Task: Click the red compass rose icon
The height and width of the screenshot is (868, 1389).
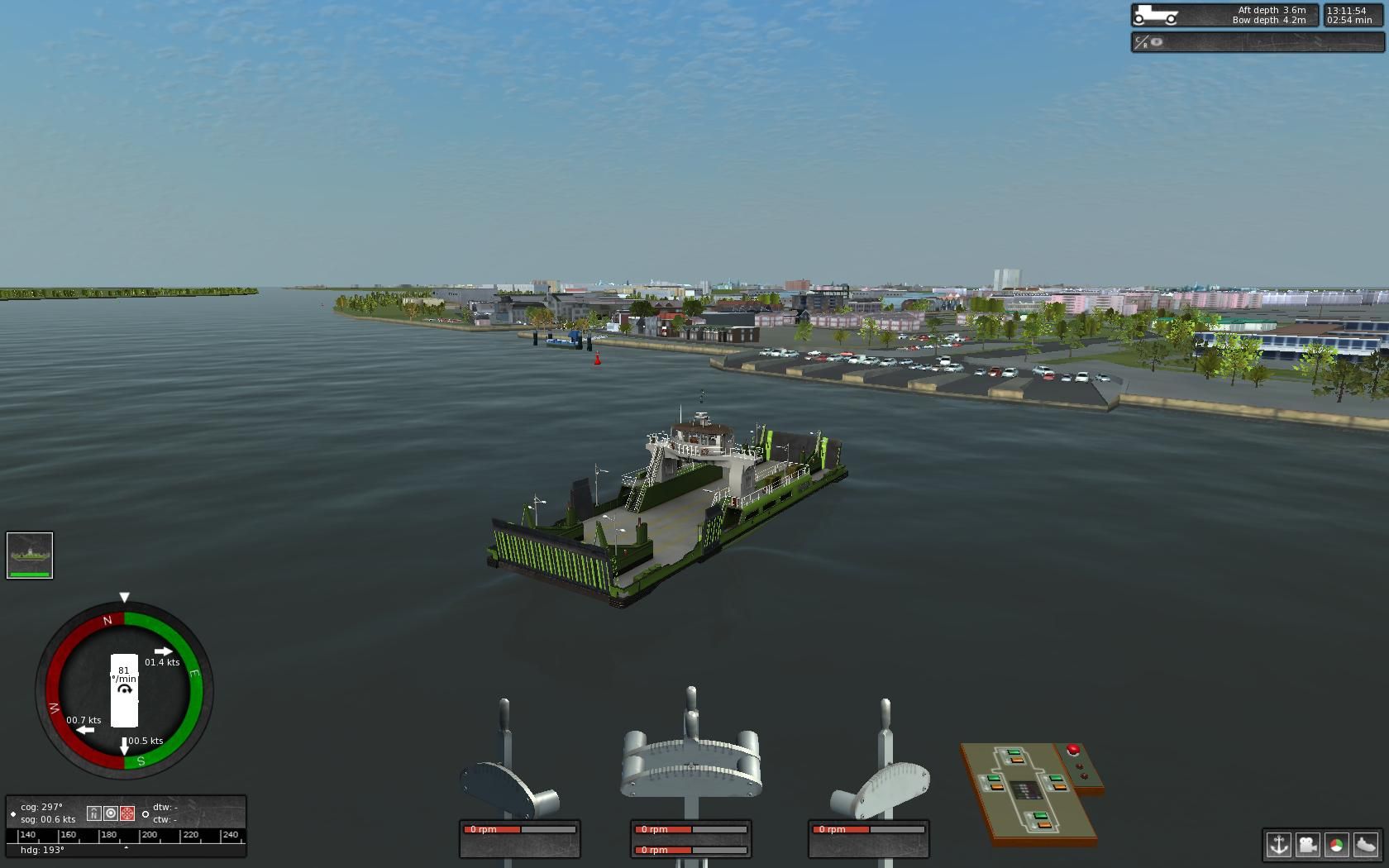Action: tap(127, 813)
